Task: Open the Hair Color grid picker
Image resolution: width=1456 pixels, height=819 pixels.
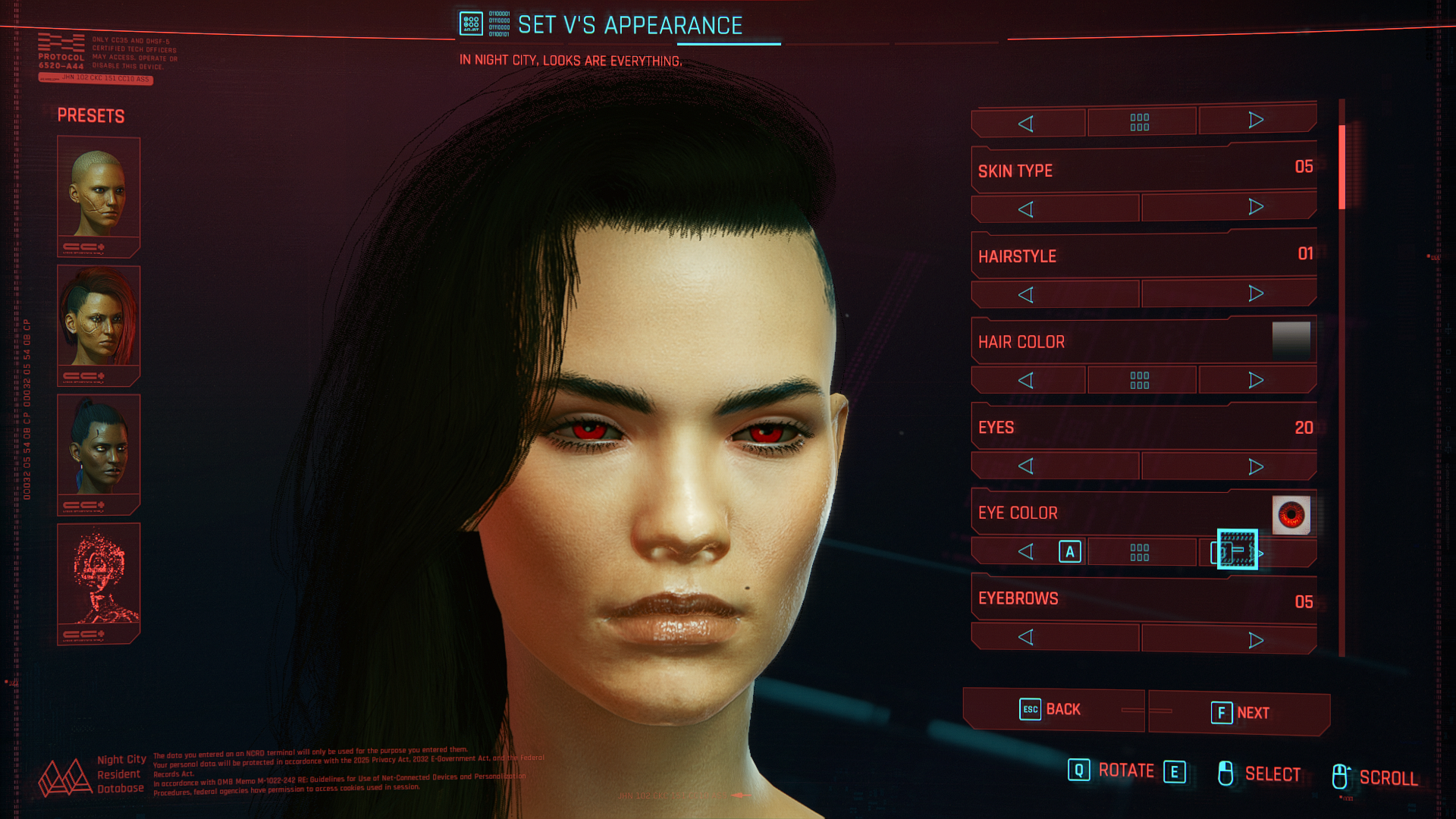Action: [x=1140, y=381]
